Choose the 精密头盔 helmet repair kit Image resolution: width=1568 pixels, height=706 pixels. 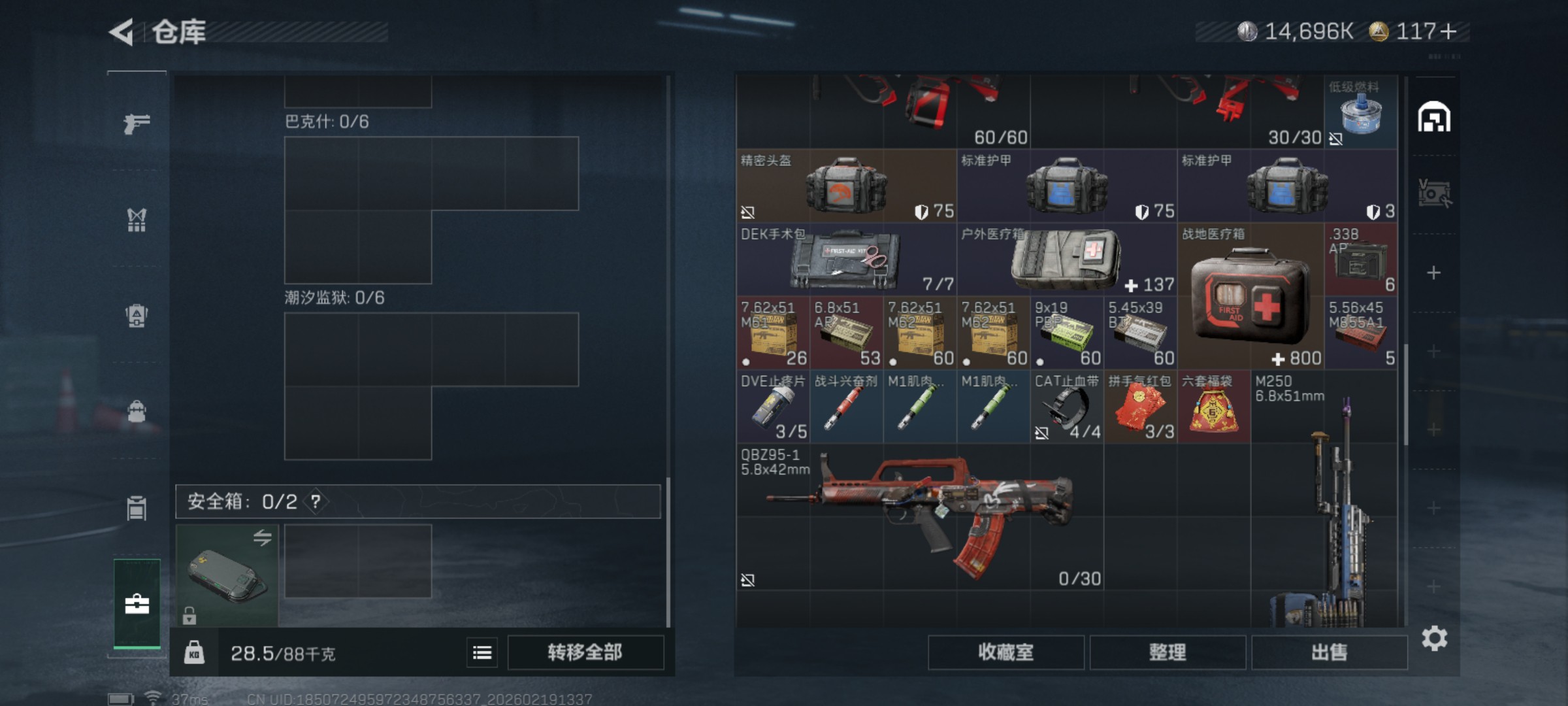(846, 186)
